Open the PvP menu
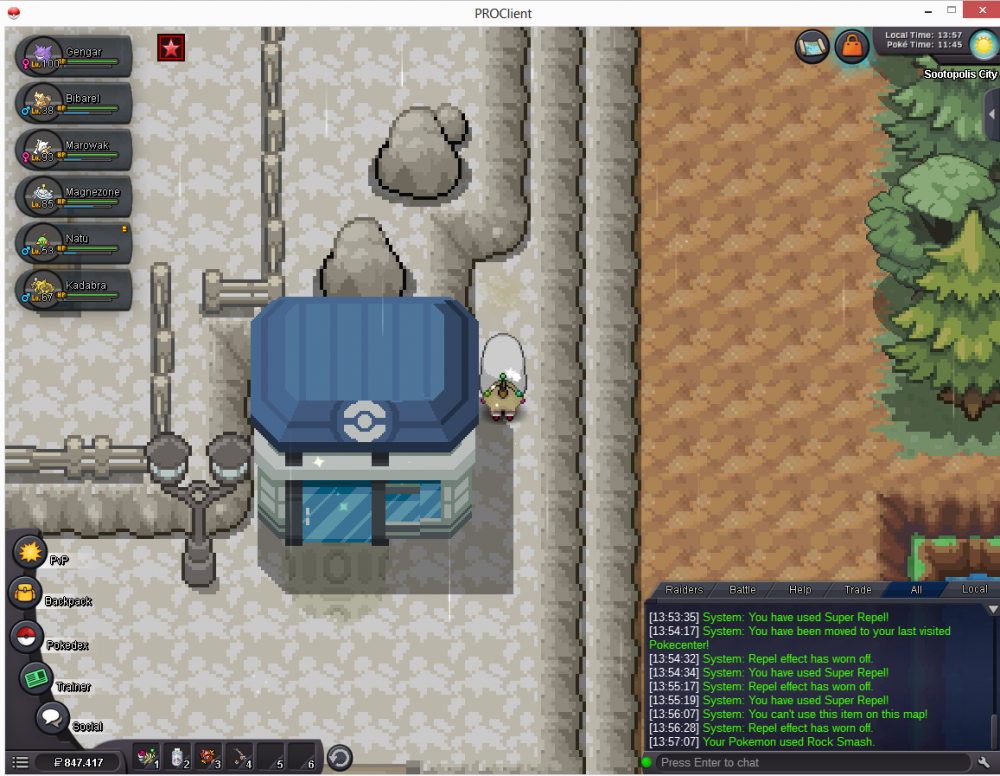 pos(31,552)
